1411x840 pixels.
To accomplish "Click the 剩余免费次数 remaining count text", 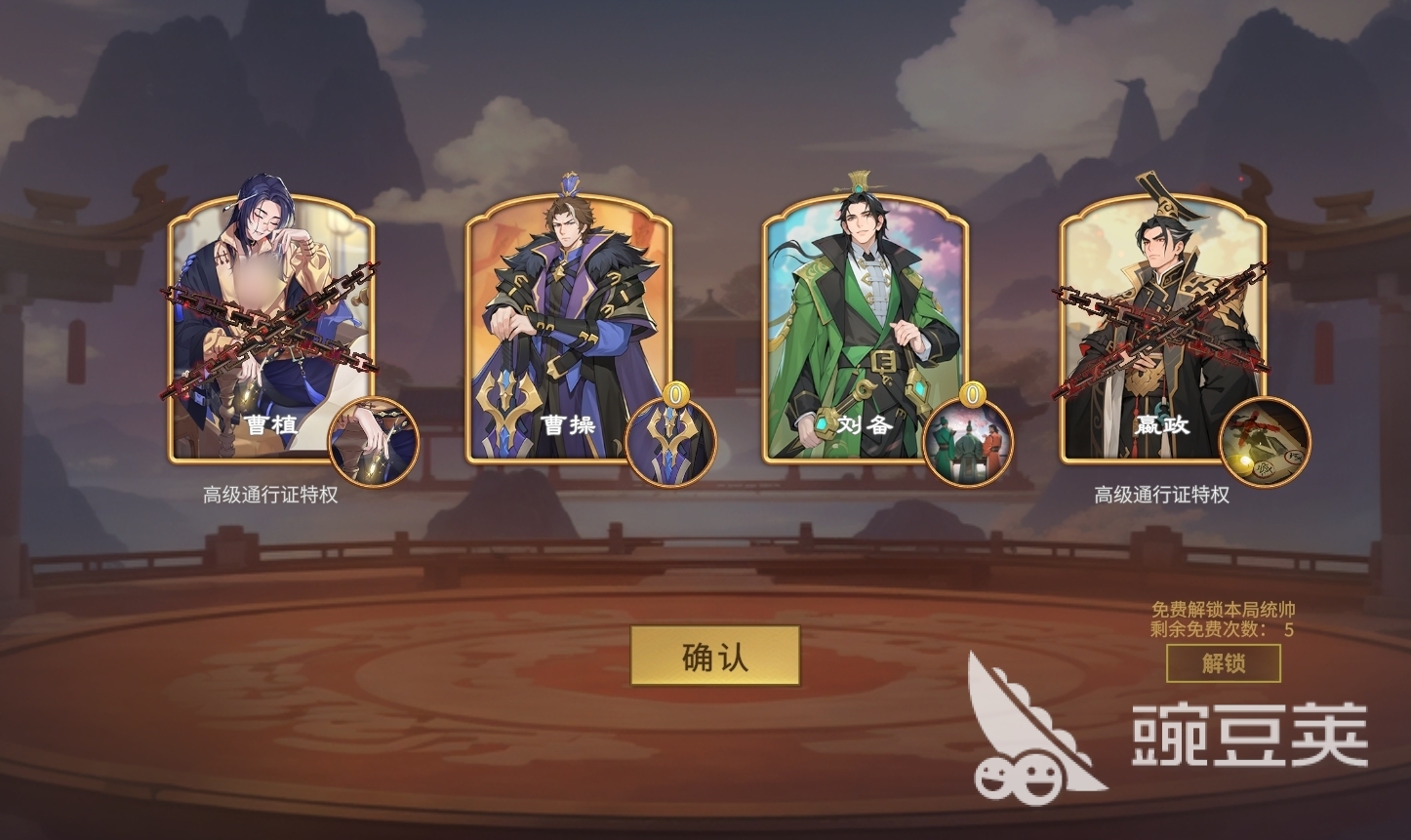I will (1220, 630).
